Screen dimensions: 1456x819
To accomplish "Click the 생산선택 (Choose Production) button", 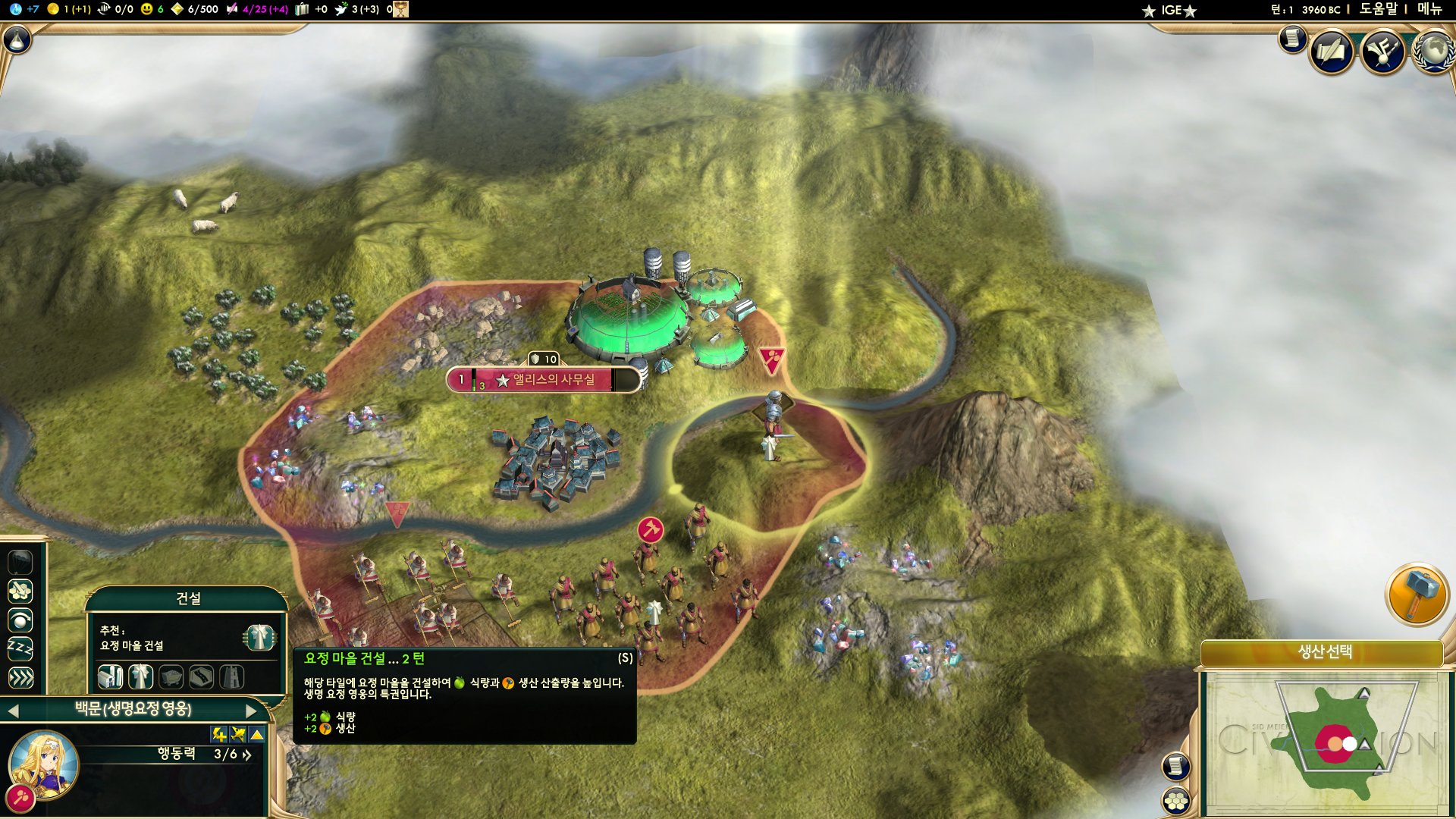I will point(1324,652).
